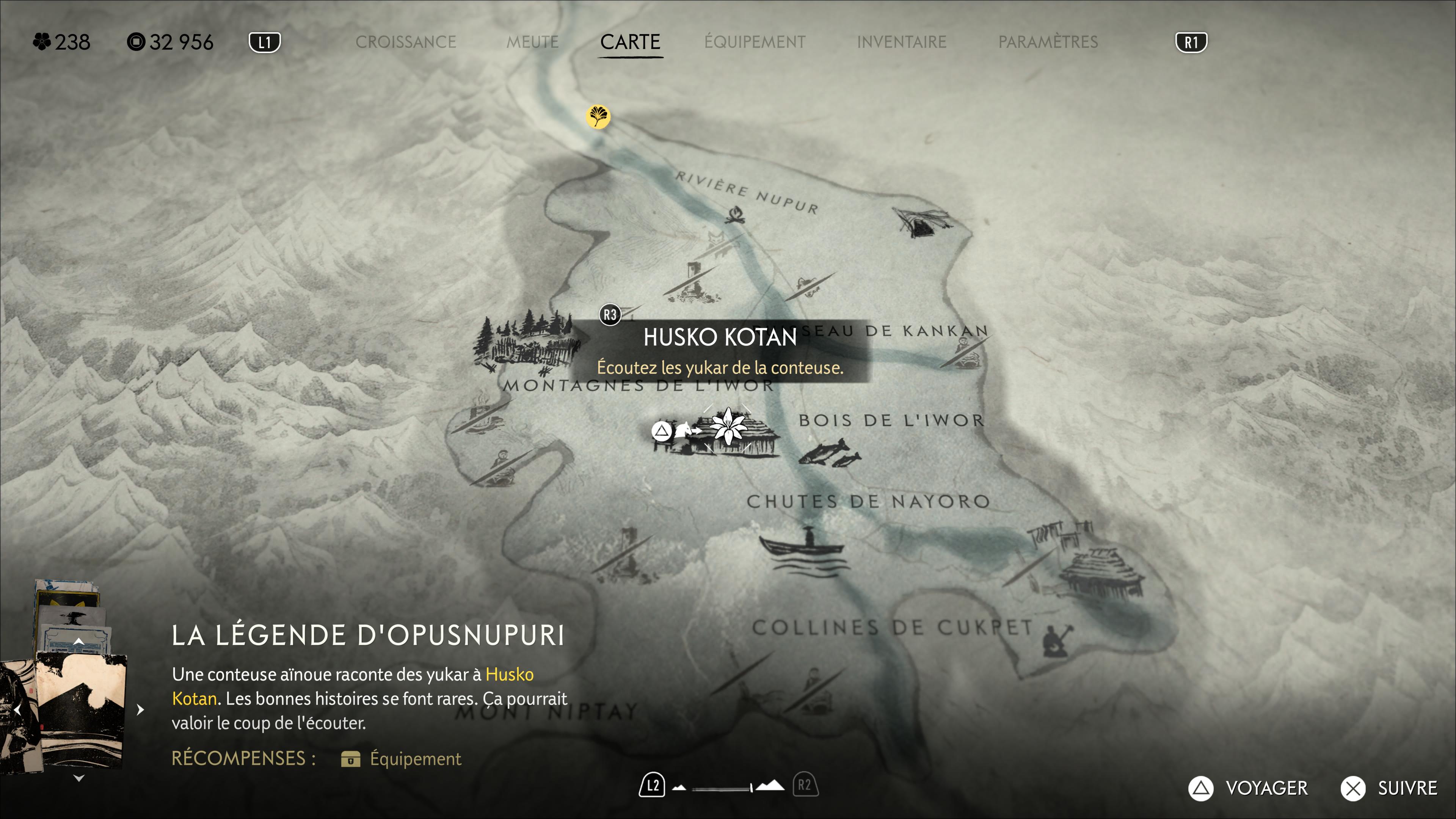The height and width of the screenshot is (819, 1456).
Task: Show the previous quest card using up arrow
Action: coord(78,642)
